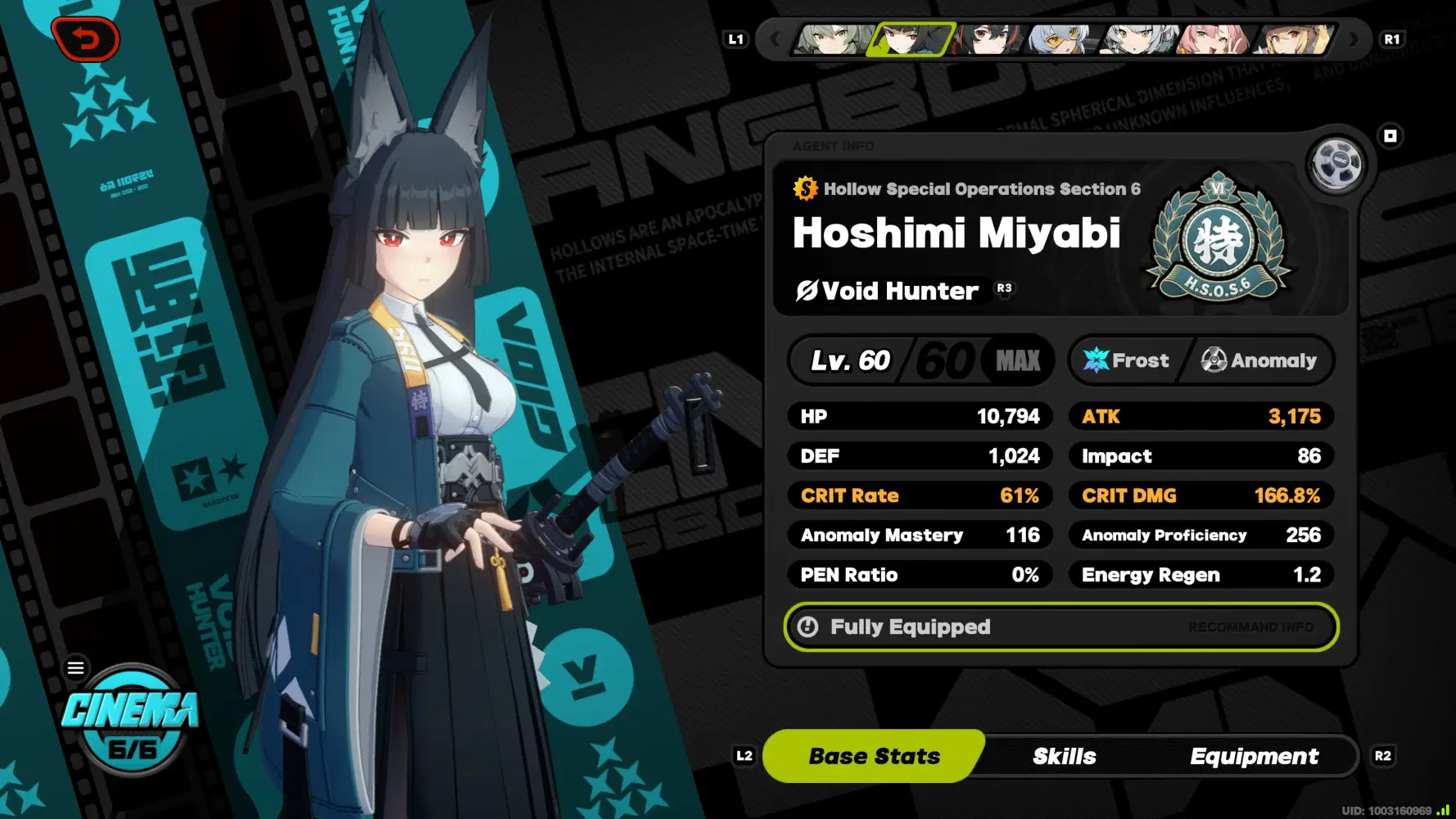
Task: Click the Lv. 60 MAX level bar
Action: pyautogui.click(x=917, y=360)
